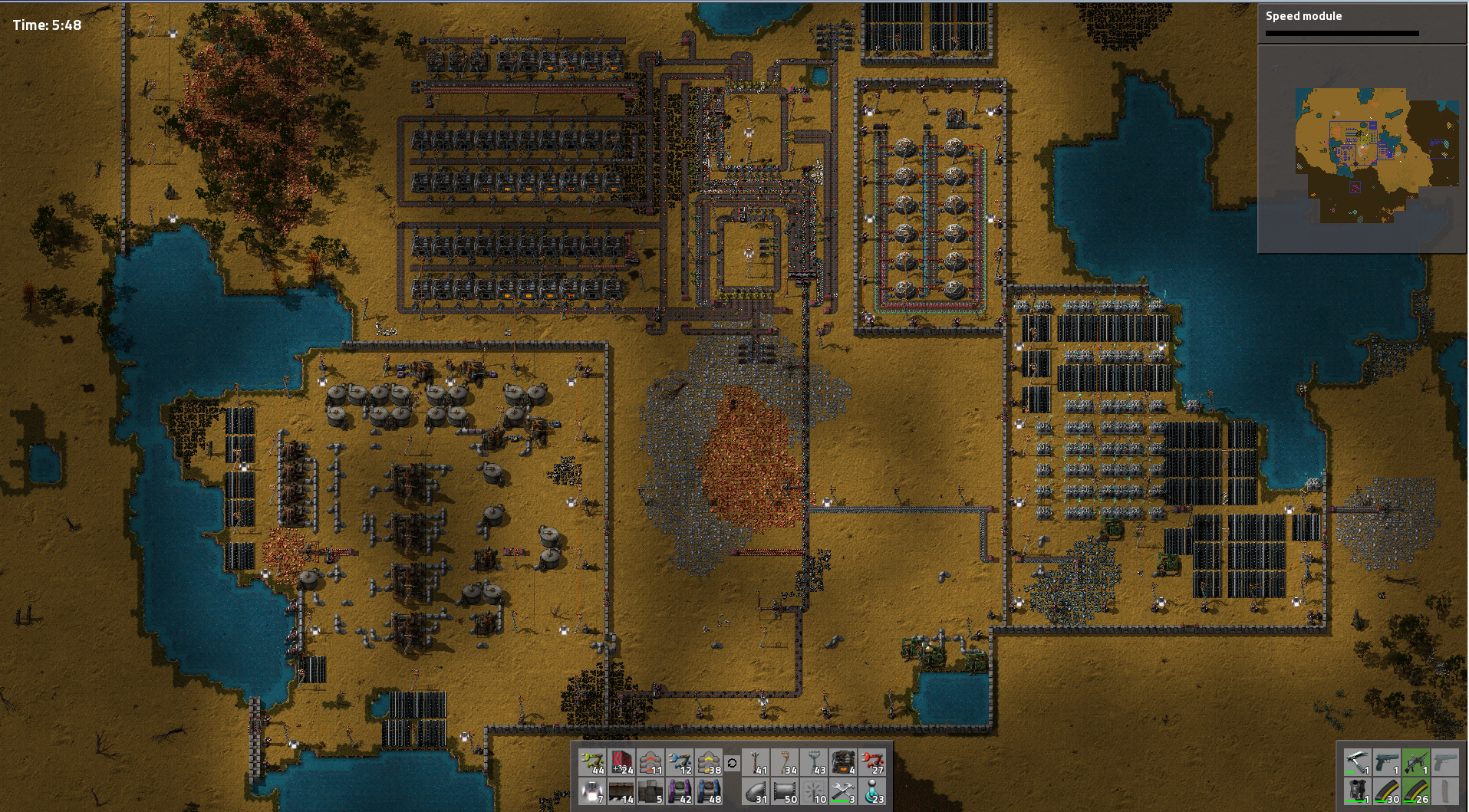Image resolution: width=1469 pixels, height=812 pixels.
Task: Select the glowing lamp hotbar slot
Action: [593, 792]
